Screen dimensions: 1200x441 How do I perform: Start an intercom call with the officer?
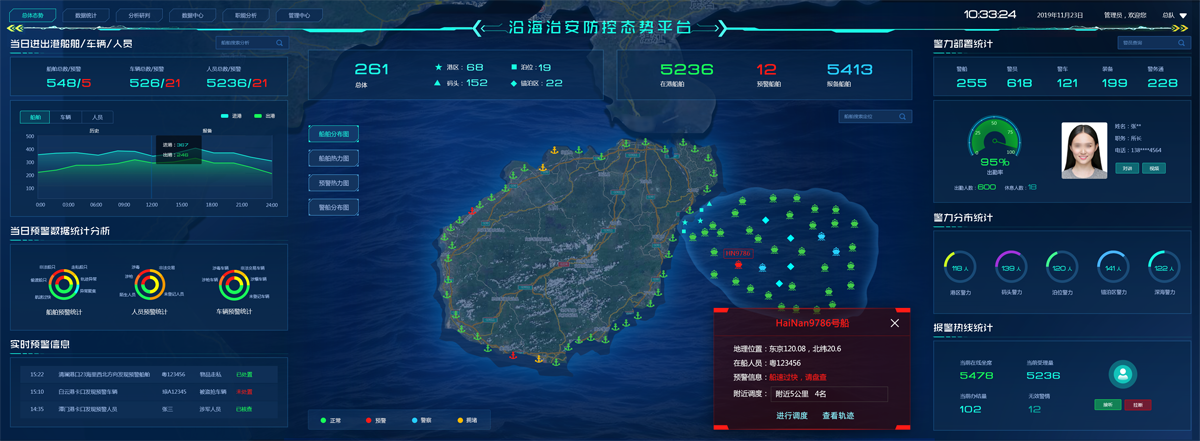1127,168
